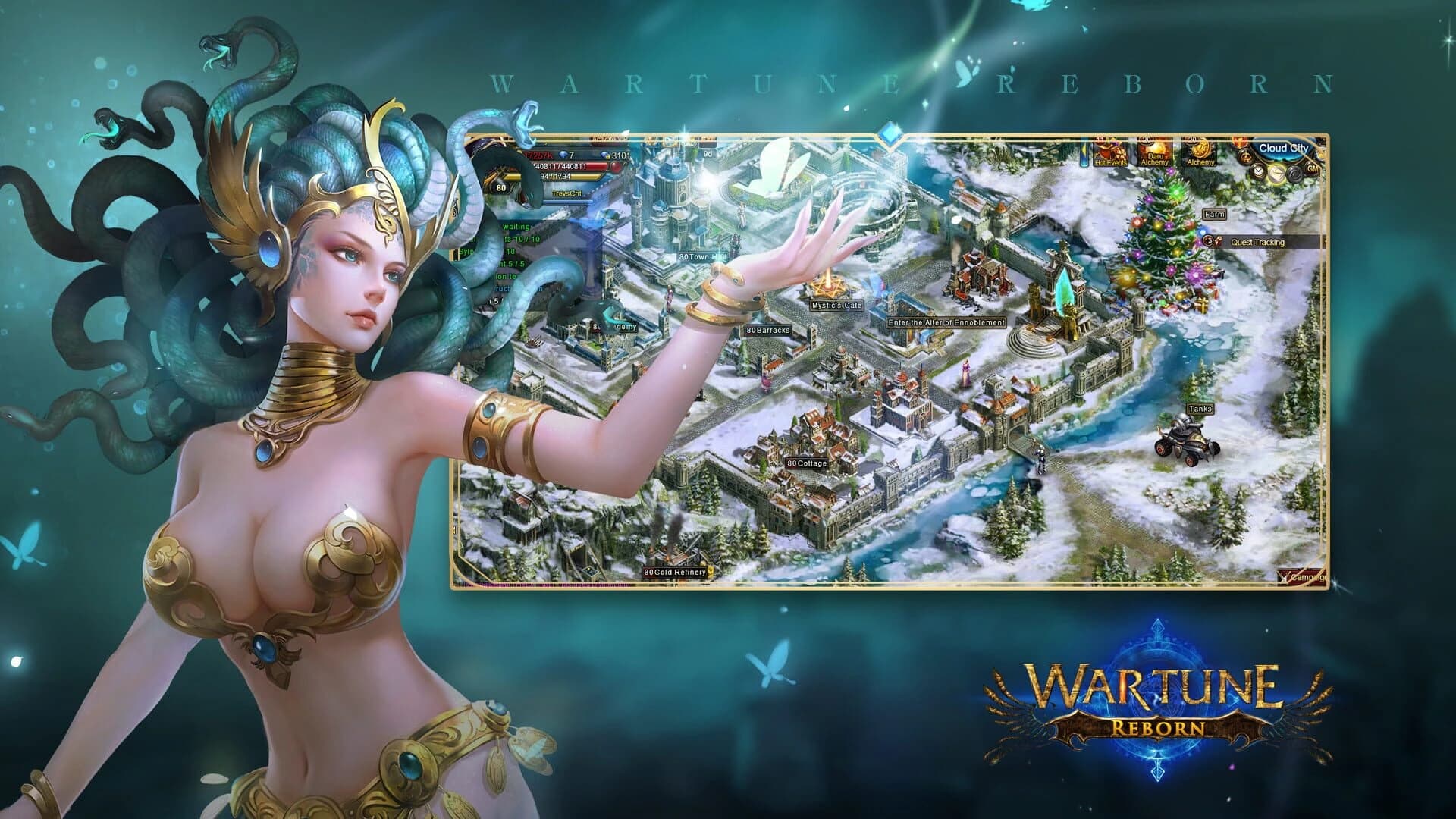Click the diamond currency icon
Screen dimensions: 1456x819
pos(563,155)
